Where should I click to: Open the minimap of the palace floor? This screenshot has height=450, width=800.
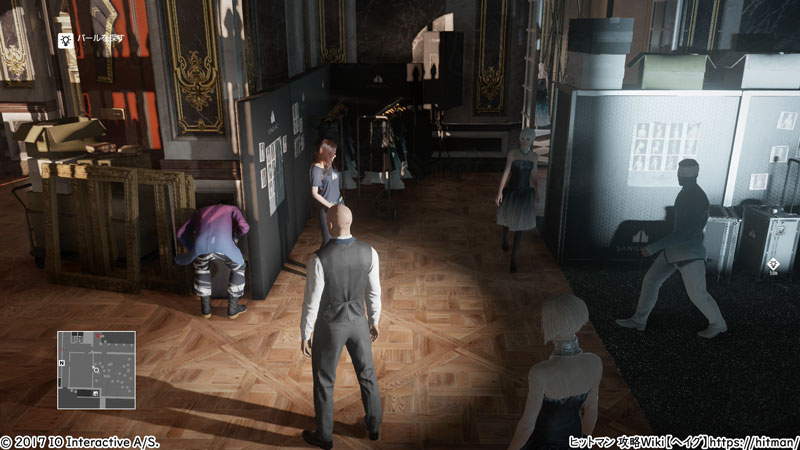pos(96,370)
